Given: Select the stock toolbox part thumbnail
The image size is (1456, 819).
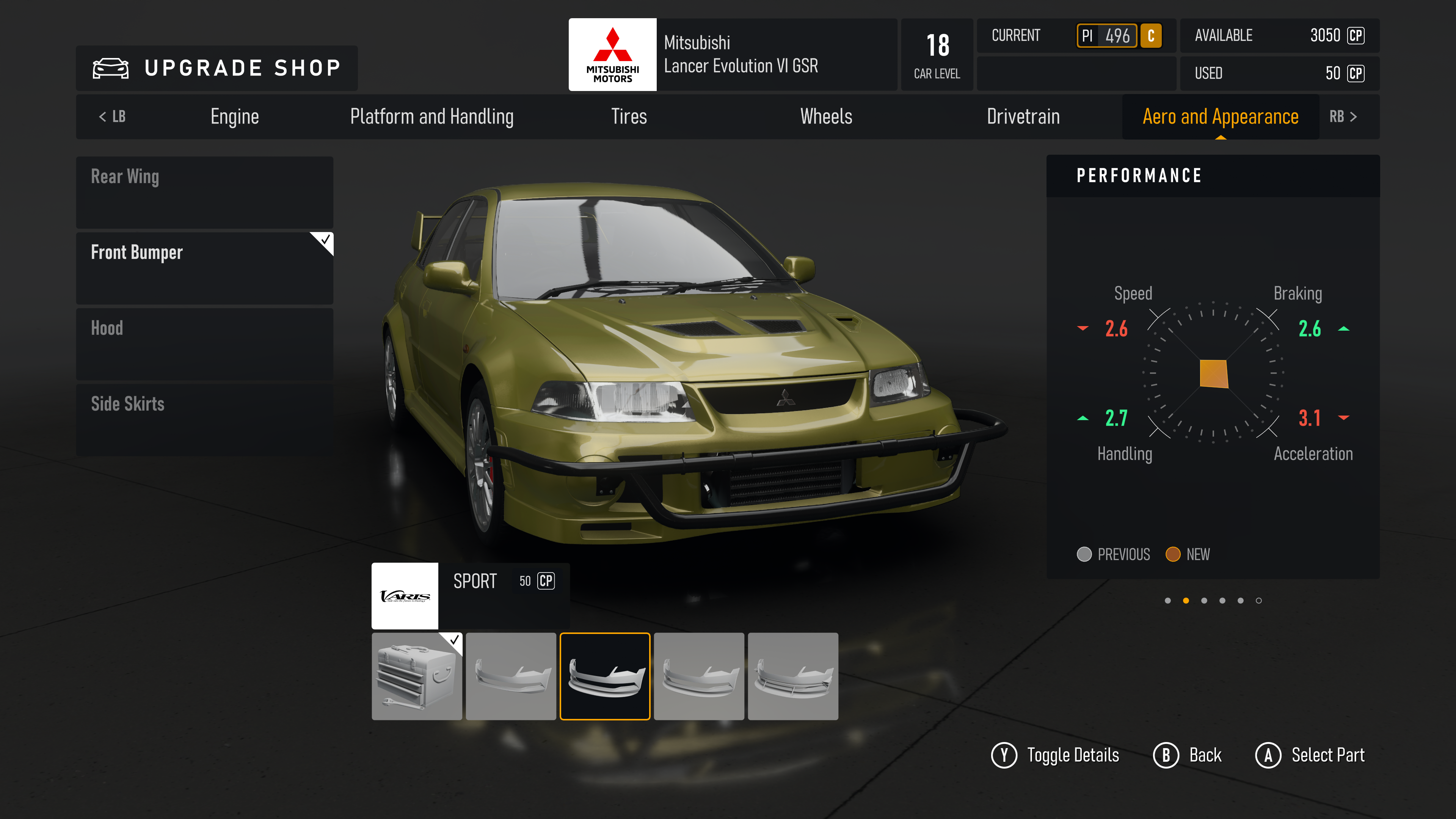Looking at the screenshot, I should coord(417,676).
